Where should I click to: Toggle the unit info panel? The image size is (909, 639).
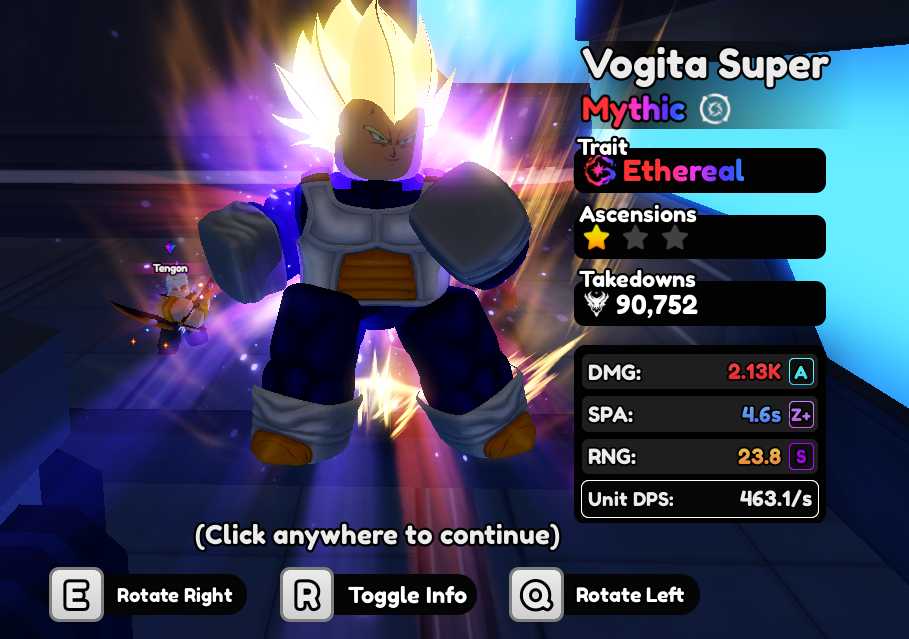tap(378, 596)
